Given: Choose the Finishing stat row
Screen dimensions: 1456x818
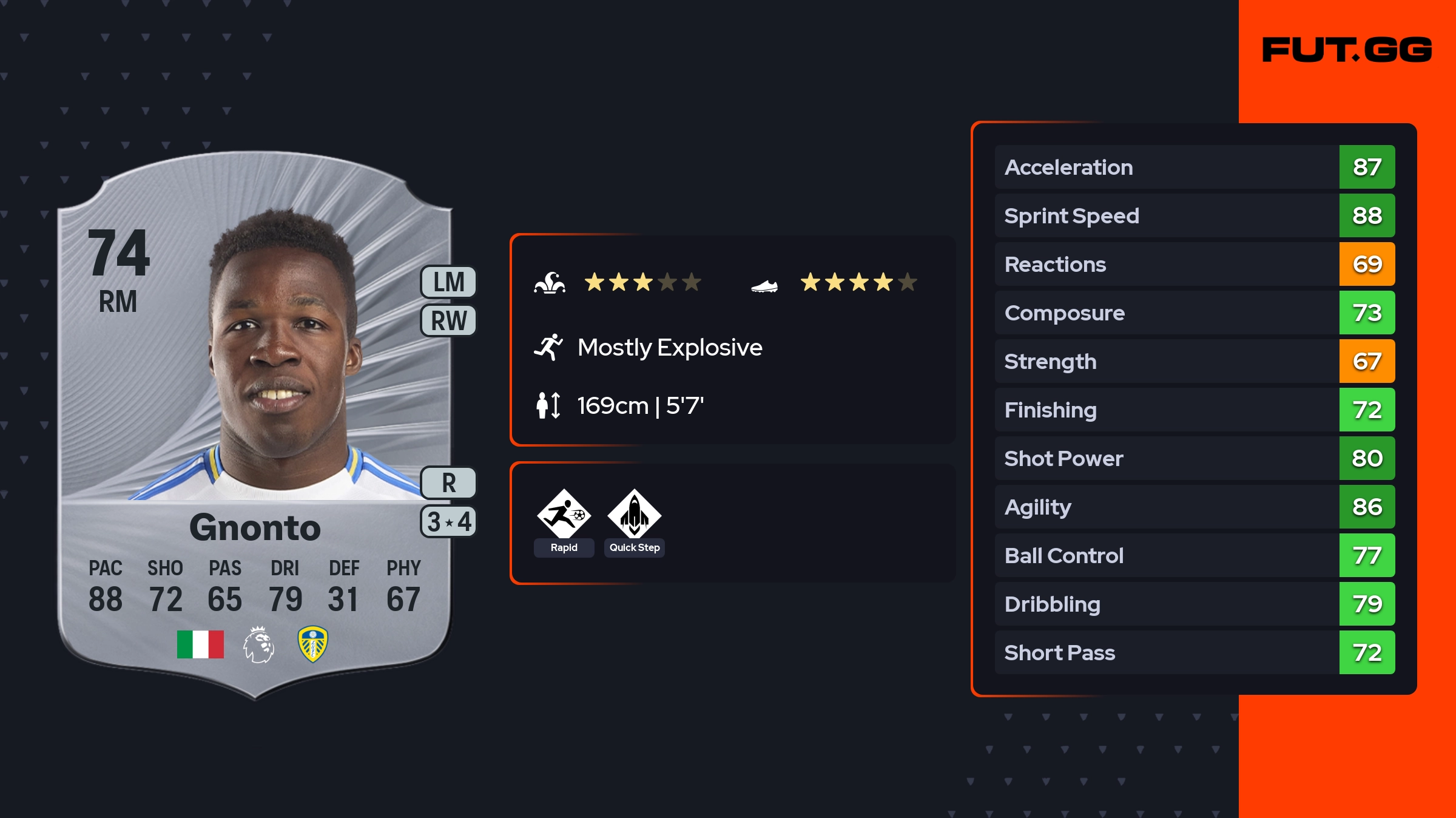Looking at the screenshot, I should coord(1194,410).
